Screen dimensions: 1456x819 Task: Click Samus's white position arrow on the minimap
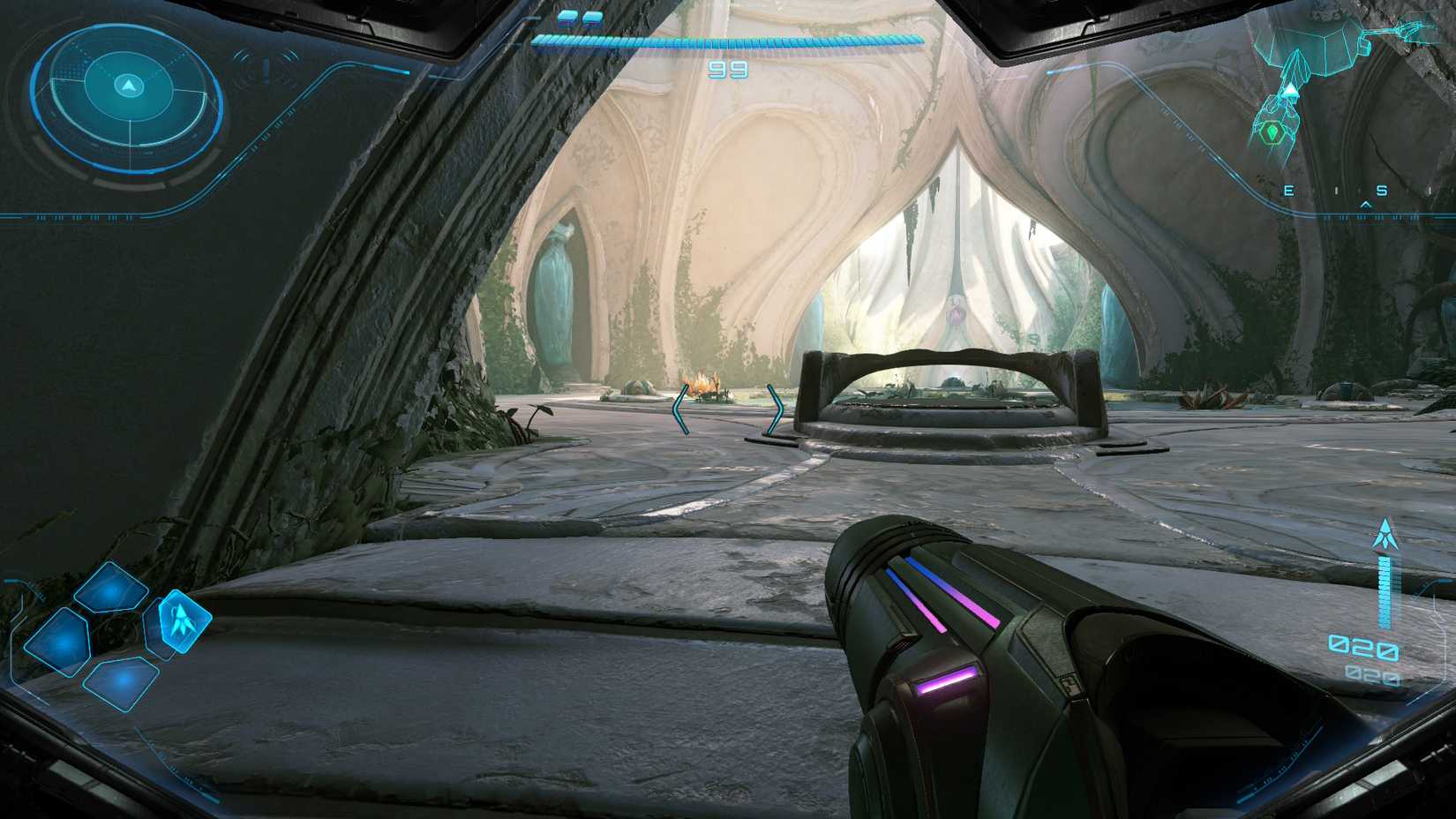tap(1290, 90)
